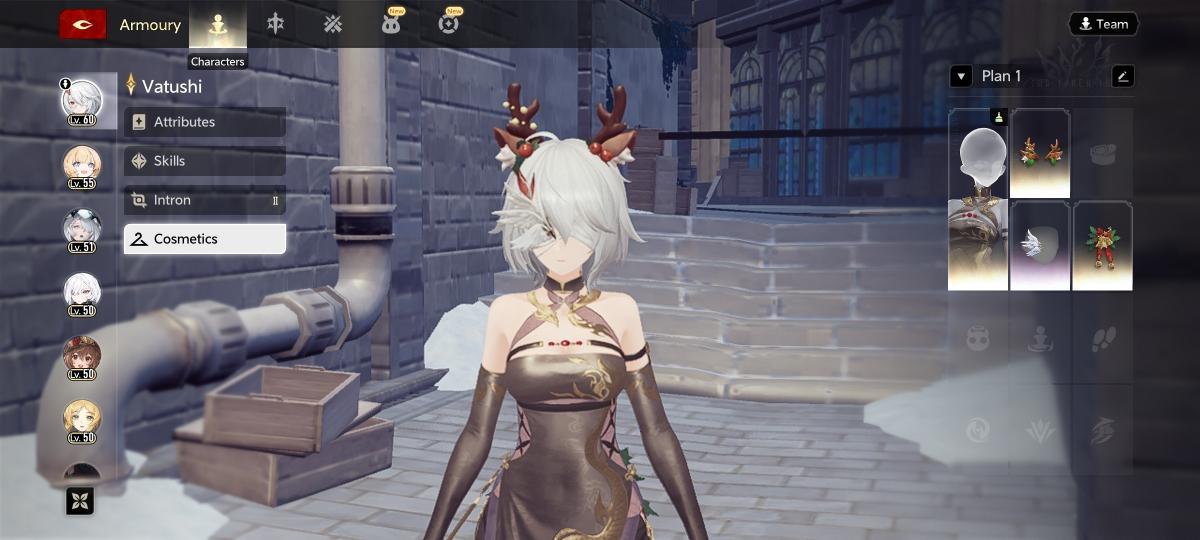1200x540 pixels.
Task: Select the brown-haired Lv. 50 character portrait
Action: pyautogui.click(x=82, y=356)
